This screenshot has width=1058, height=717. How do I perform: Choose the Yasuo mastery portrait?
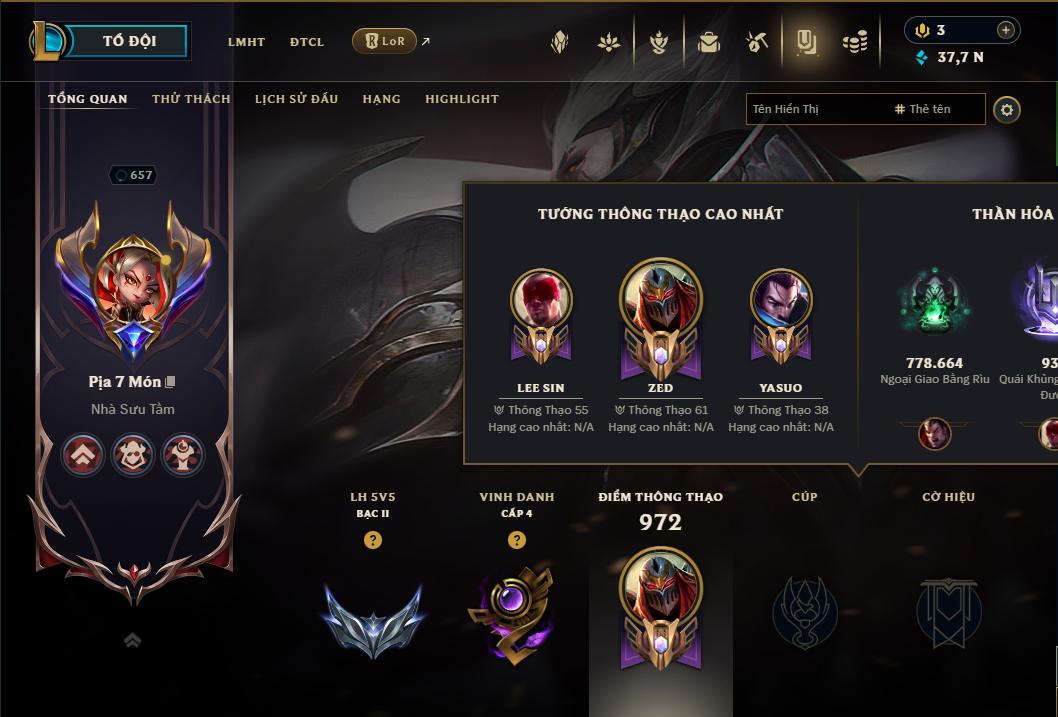point(781,312)
